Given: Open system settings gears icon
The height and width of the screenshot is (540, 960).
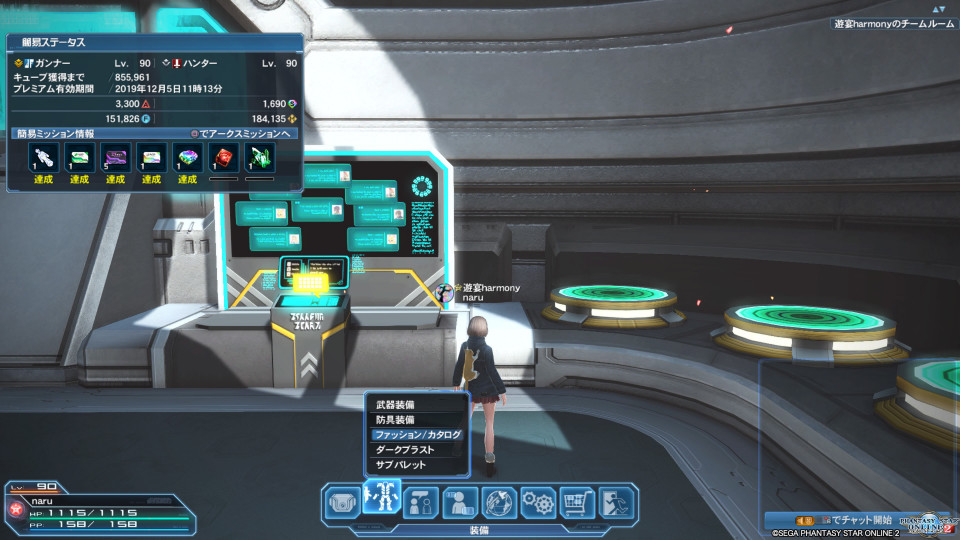Looking at the screenshot, I should point(538,502).
